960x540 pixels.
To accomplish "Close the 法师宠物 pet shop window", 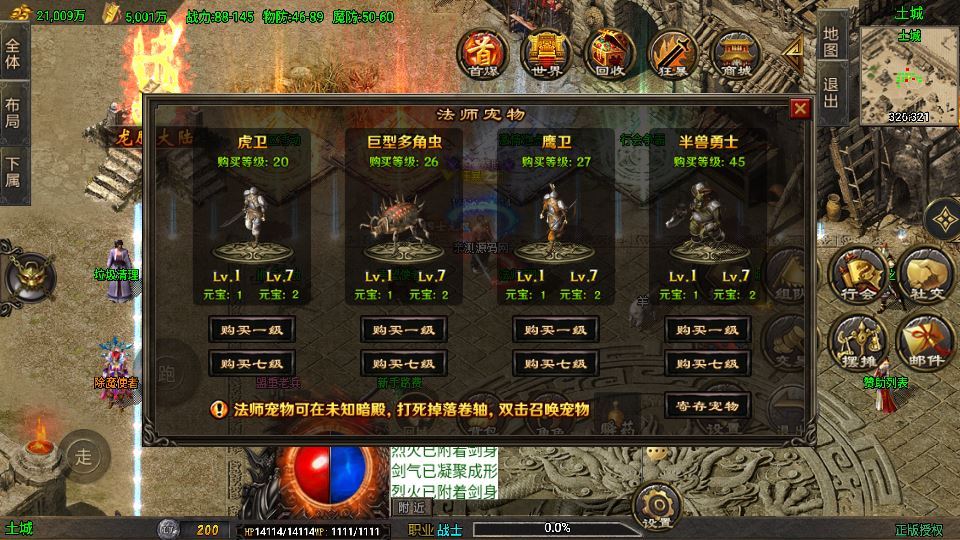I will [799, 110].
